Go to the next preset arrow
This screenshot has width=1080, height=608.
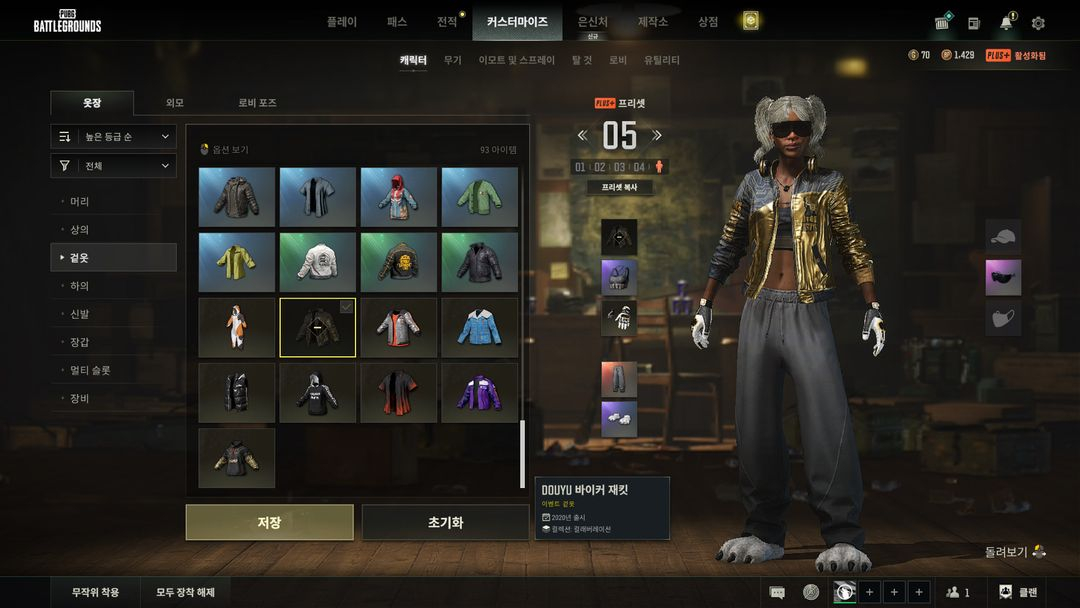pyautogui.click(x=657, y=135)
